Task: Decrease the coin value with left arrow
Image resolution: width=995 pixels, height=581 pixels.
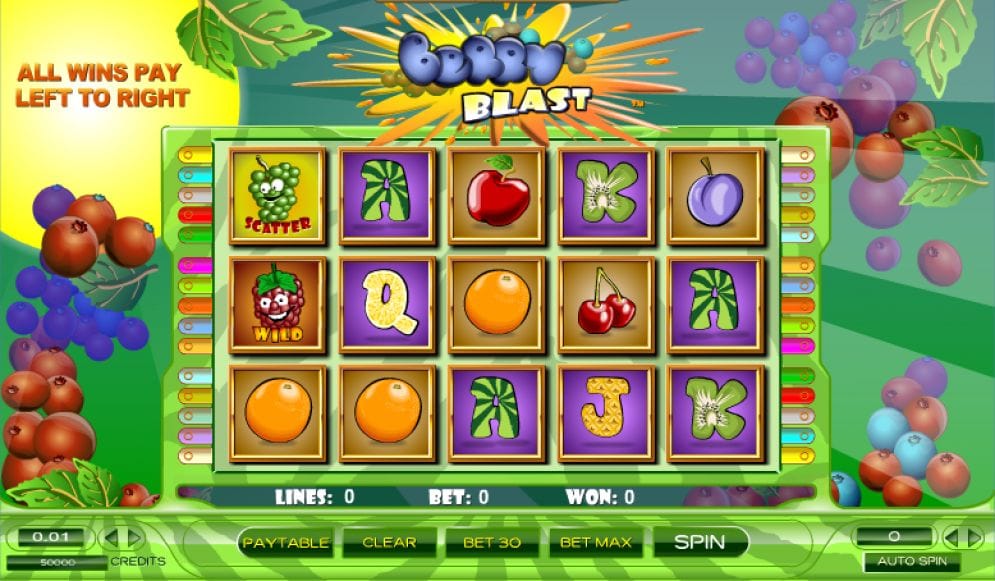Action: tap(112, 538)
